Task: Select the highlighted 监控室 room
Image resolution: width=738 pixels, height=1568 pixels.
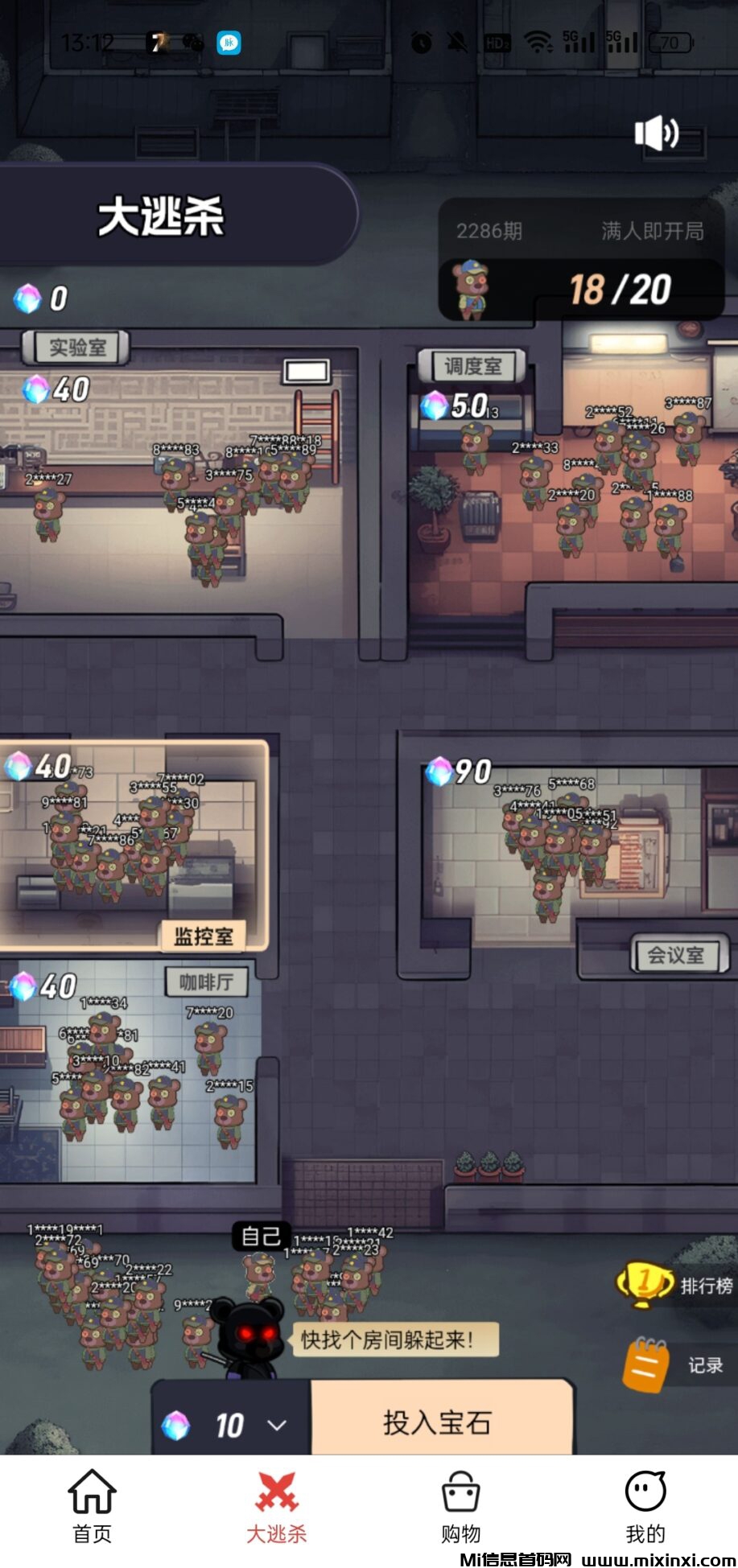Action: coord(133,845)
